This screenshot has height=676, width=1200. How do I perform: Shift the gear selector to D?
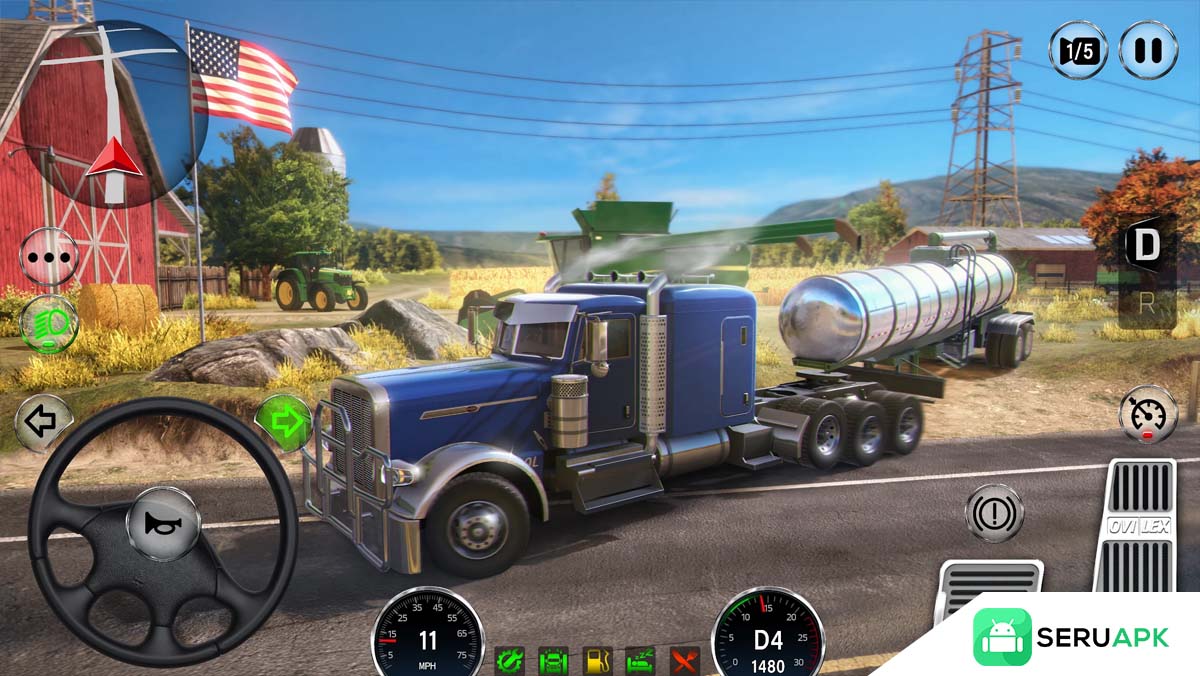click(x=1144, y=244)
